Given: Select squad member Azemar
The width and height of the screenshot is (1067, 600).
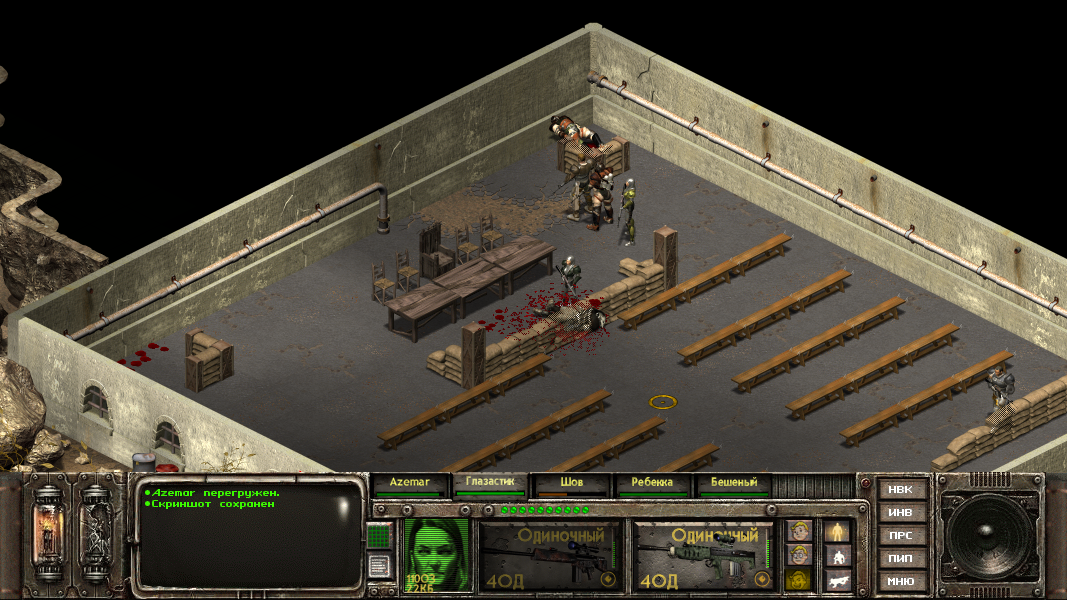Looking at the screenshot, I should point(409,483).
